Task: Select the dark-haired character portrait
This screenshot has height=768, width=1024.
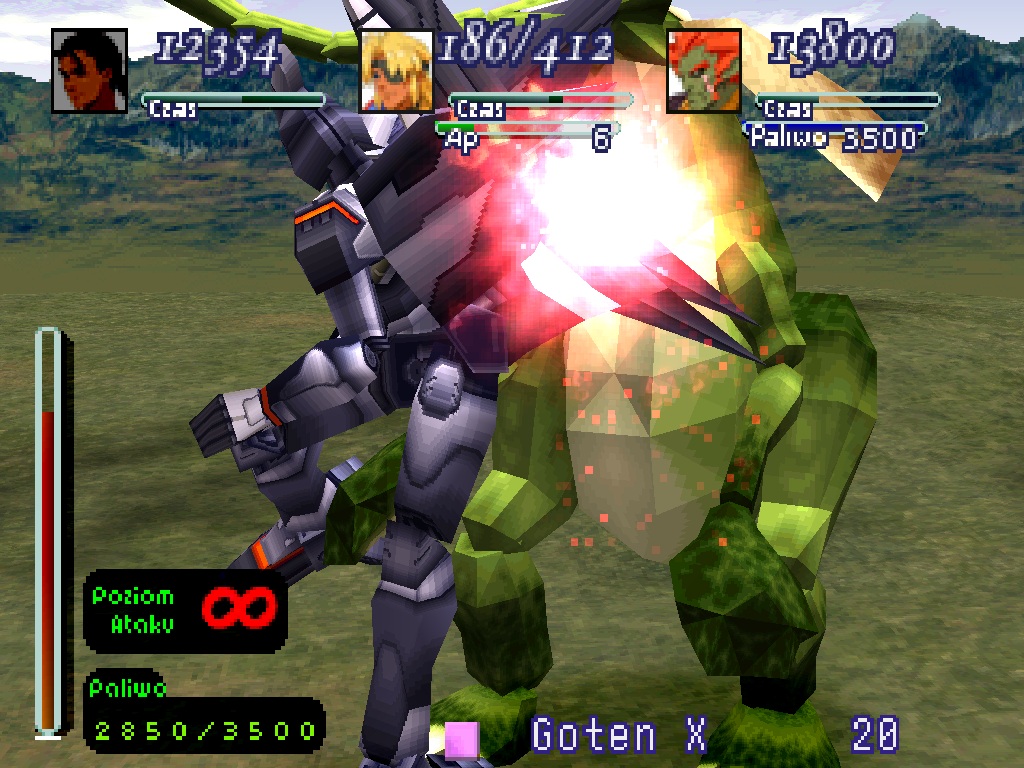Action: [x=89, y=71]
